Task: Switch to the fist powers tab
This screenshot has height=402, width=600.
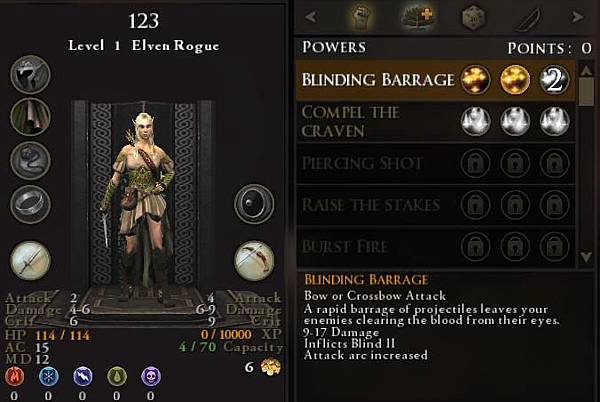Action: [360, 17]
